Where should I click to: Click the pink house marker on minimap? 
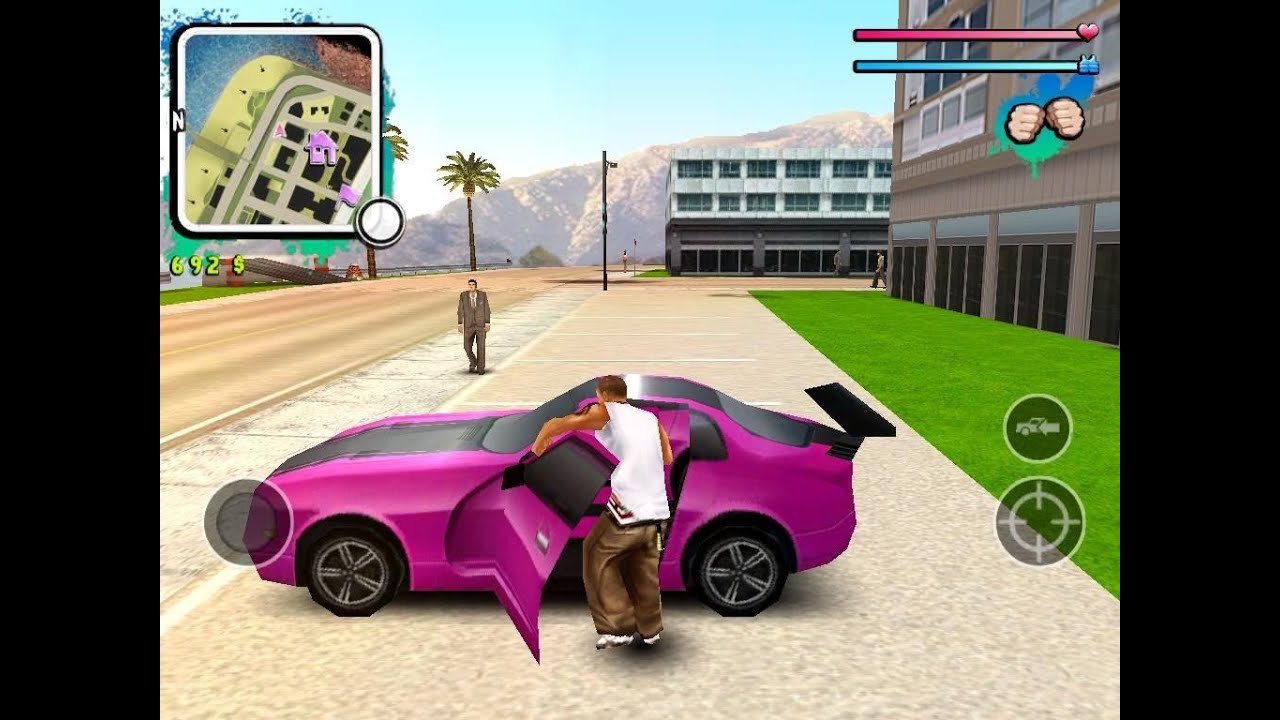point(321,148)
